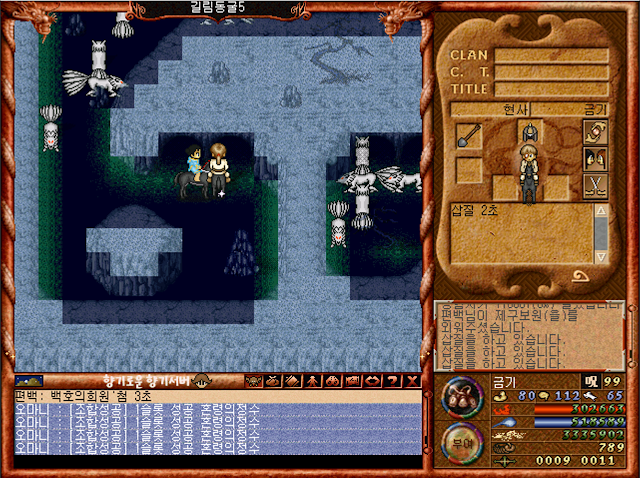Click the CLAN name field
640x478 pixels.
[x=551, y=56]
